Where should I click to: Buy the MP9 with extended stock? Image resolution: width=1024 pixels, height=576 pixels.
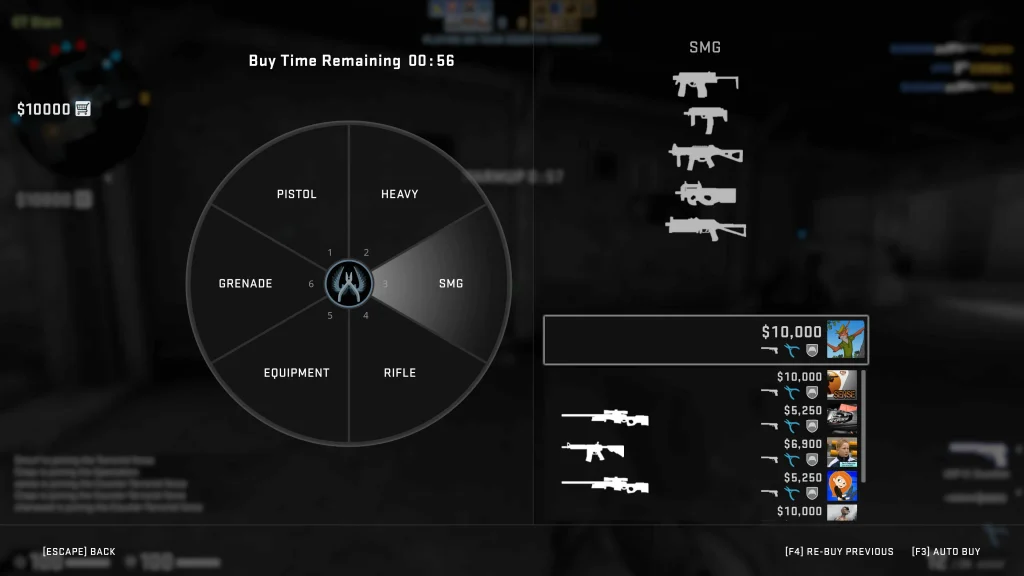[705, 84]
